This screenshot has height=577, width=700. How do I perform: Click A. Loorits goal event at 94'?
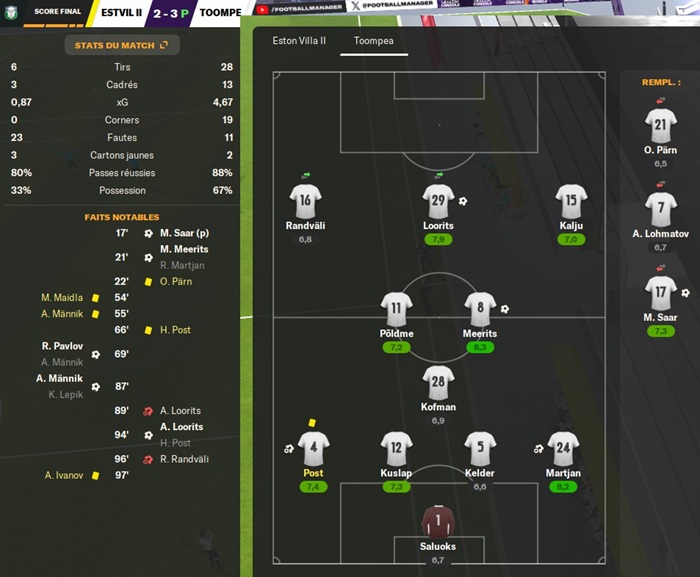[x=180, y=427]
